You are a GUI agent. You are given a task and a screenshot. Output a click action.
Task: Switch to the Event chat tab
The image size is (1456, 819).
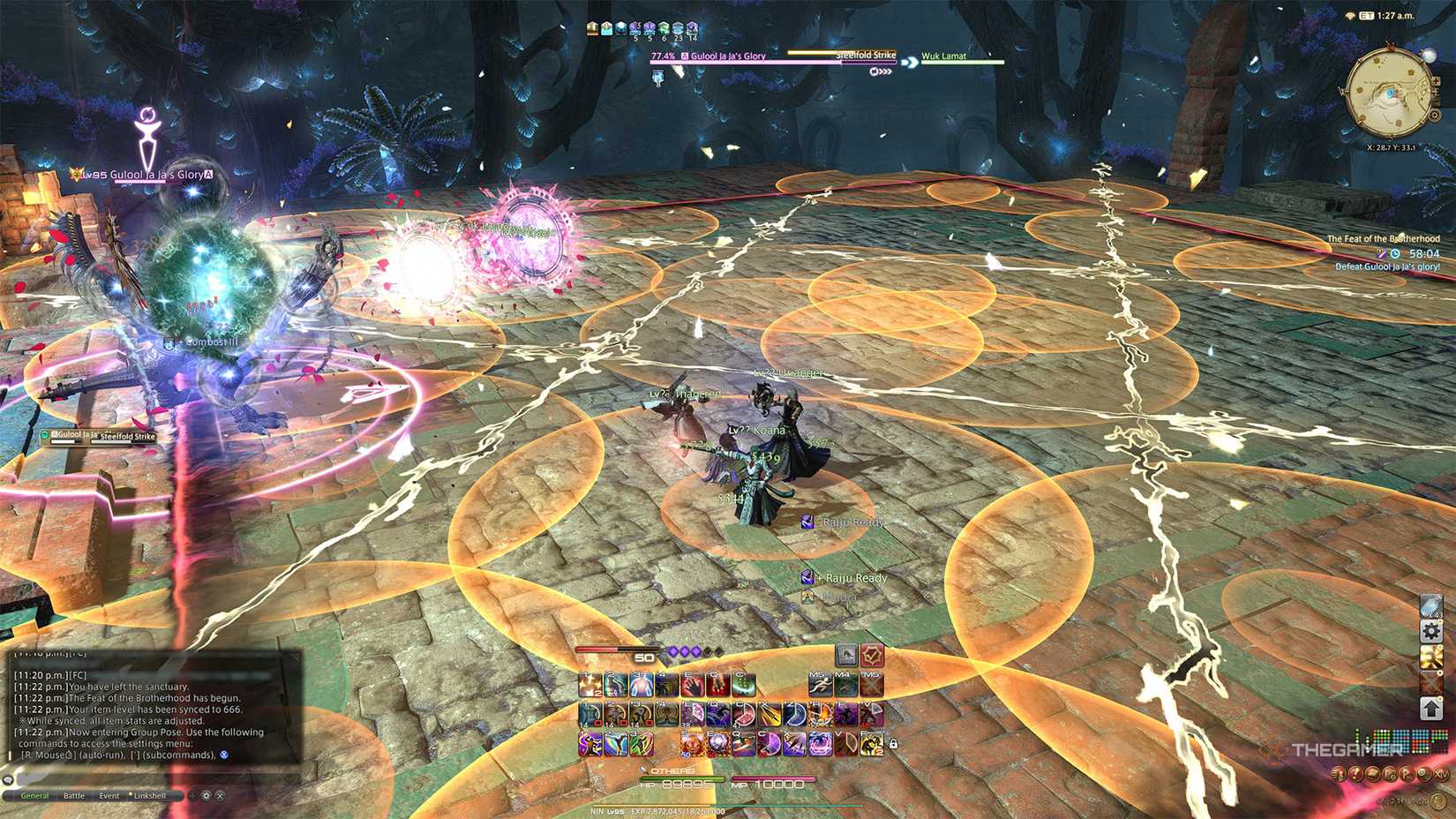coord(109,796)
